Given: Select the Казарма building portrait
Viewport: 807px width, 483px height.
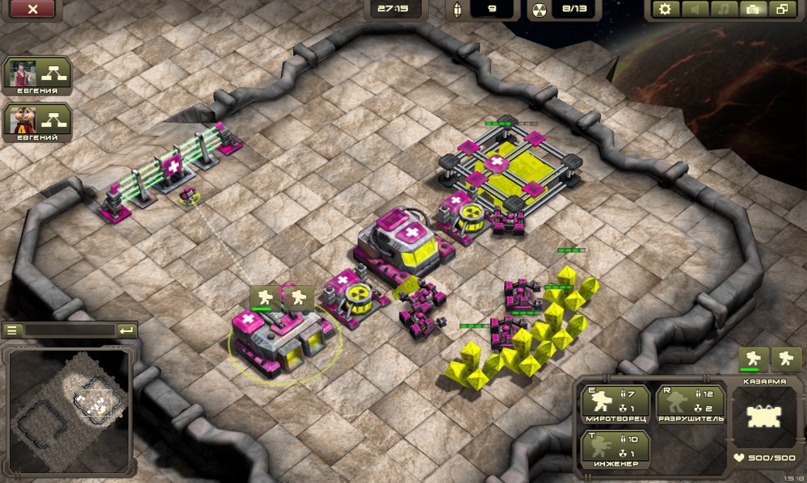Looking at the screenshot, I should (x=763, y=417).
